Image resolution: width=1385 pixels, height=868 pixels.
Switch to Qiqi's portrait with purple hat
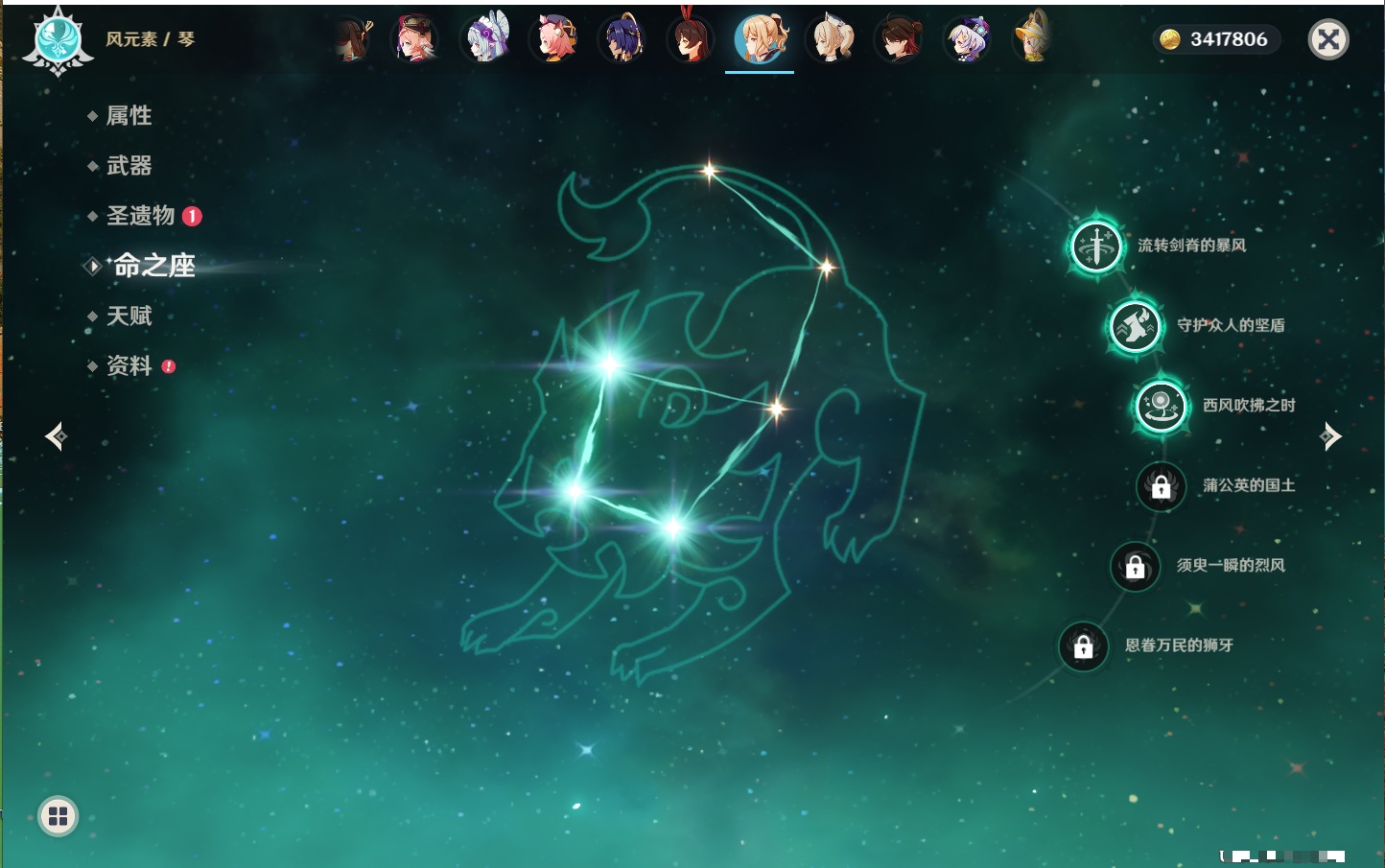pyautogui.click(x=966, y=39)
